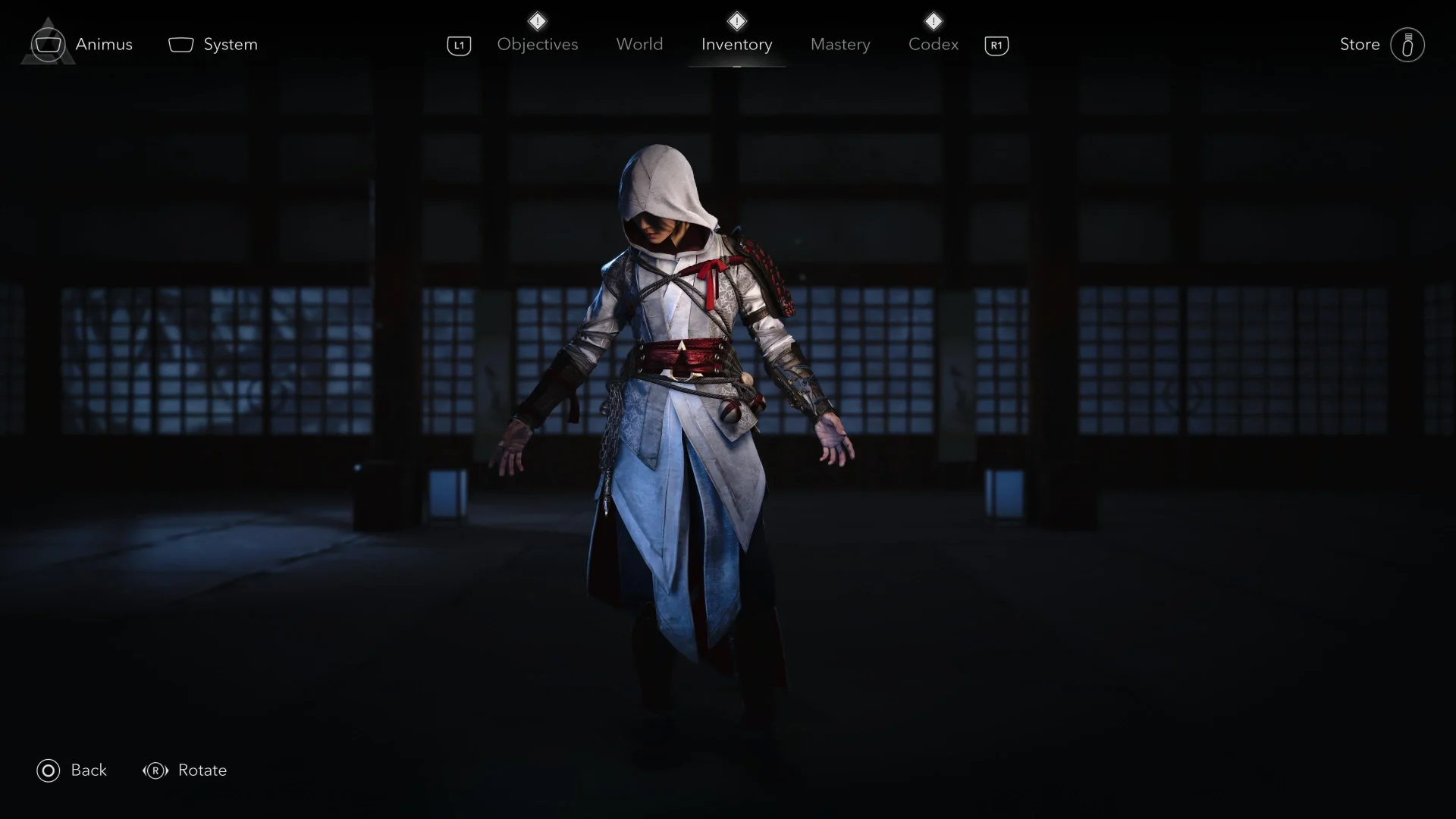
Task: Switch to the Objectives tab
Action: (537, 44)
